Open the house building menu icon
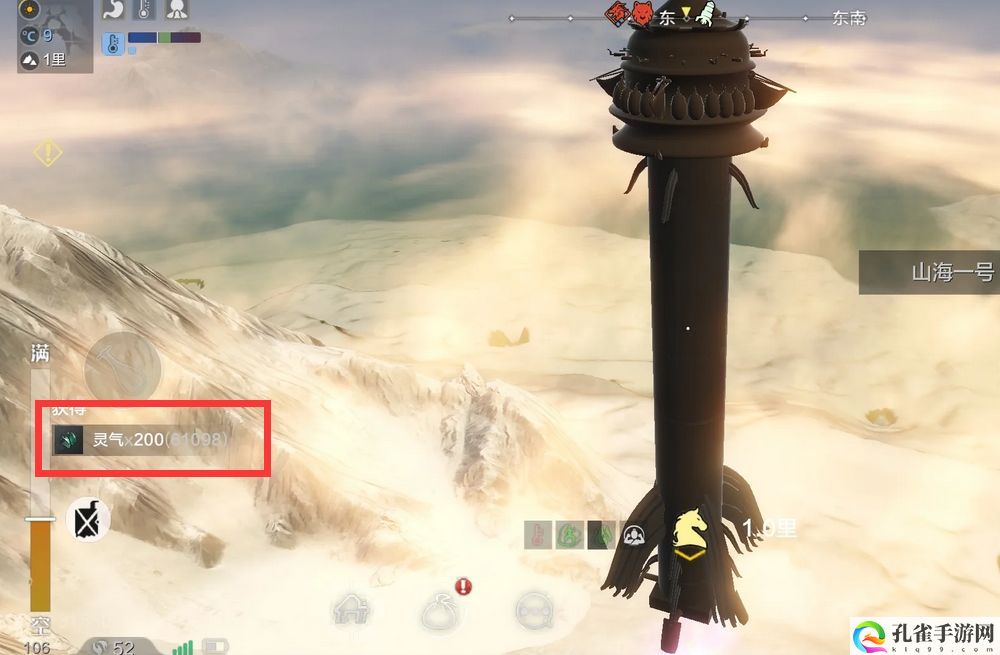This screenshot has width=1000, height=655. tap(351, 610)
